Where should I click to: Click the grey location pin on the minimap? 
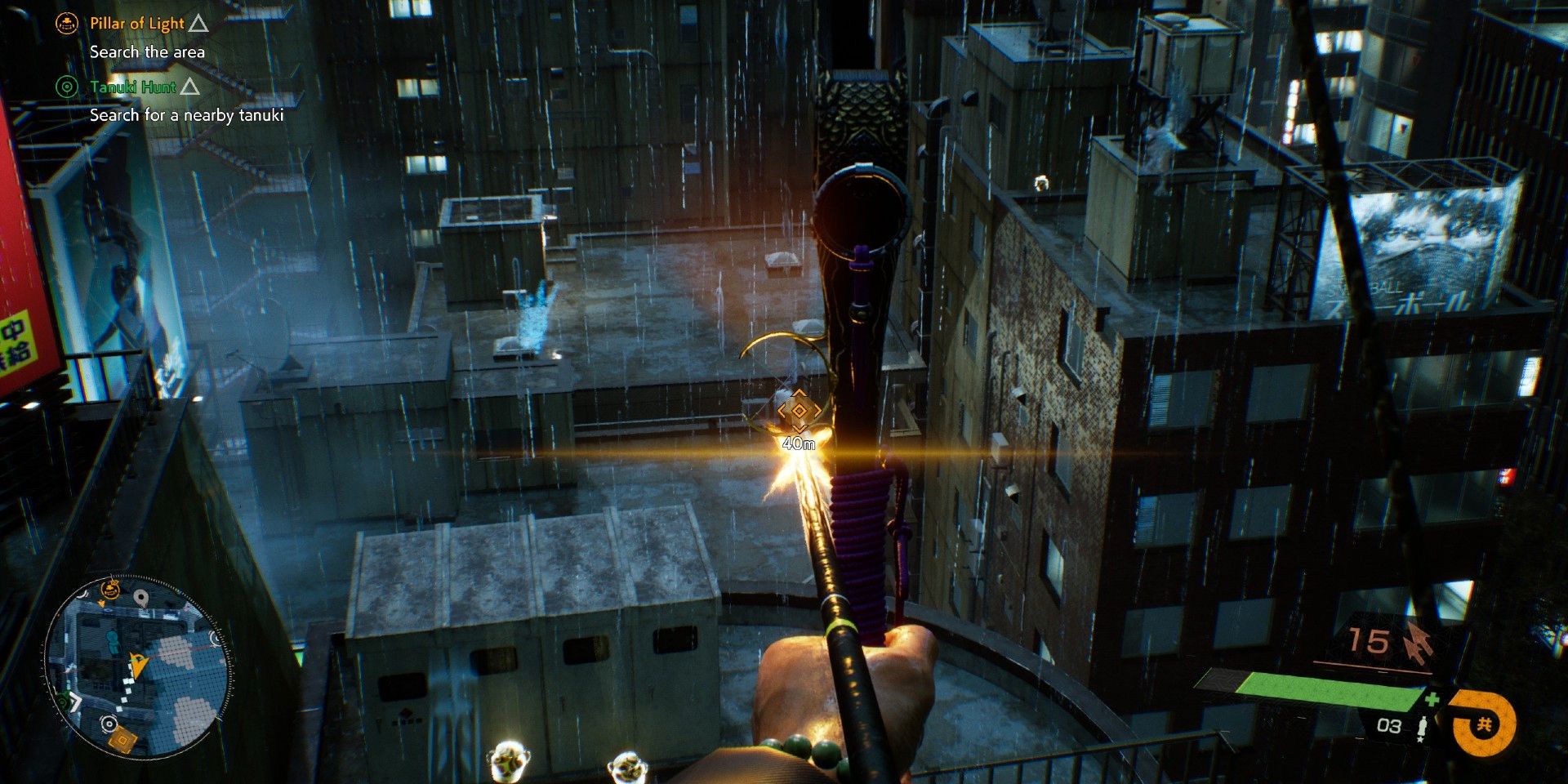point(143,600)
